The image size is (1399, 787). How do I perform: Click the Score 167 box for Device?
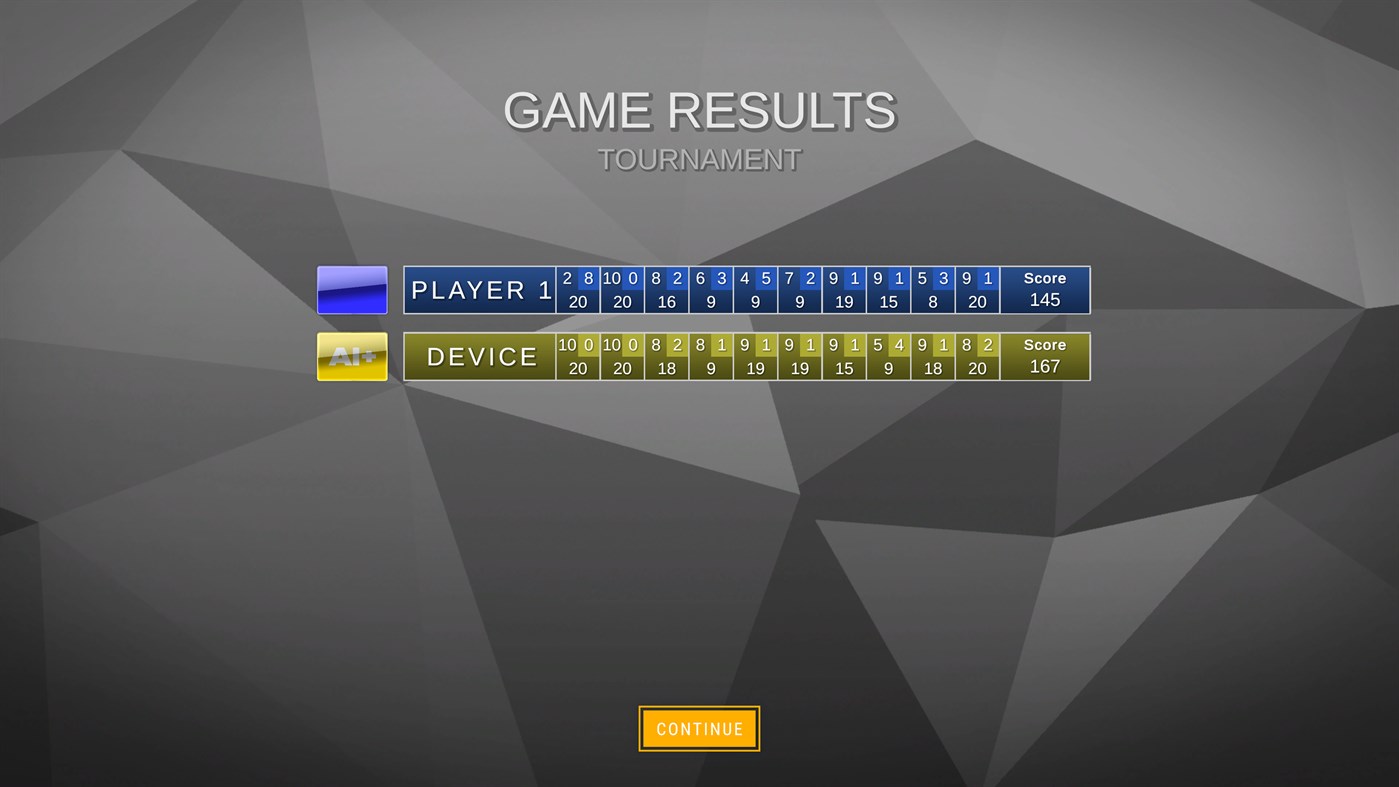coord(1044,357)
